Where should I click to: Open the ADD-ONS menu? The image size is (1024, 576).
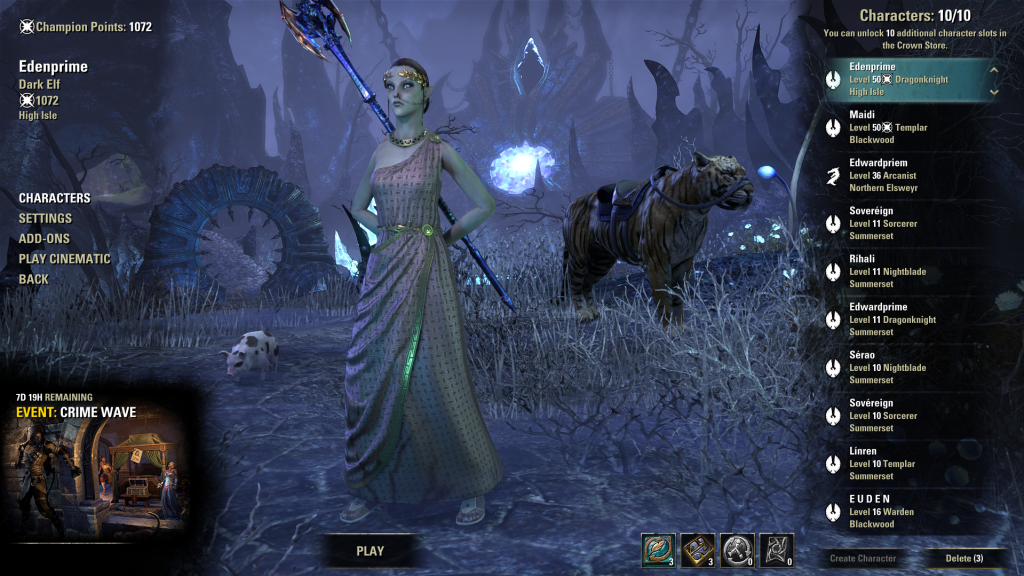(44, 239)
